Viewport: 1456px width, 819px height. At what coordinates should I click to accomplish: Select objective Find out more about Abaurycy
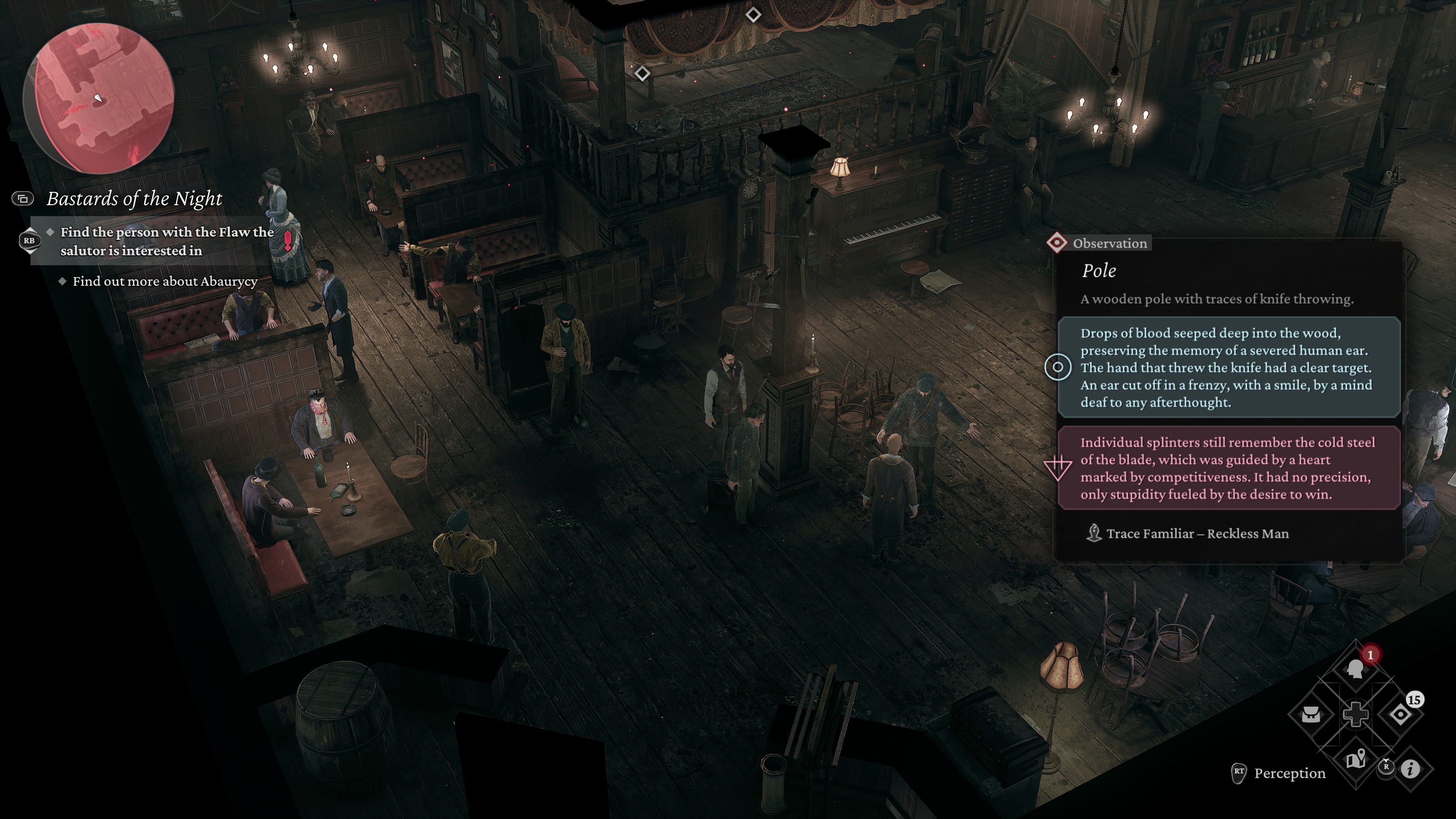point(164,282)
